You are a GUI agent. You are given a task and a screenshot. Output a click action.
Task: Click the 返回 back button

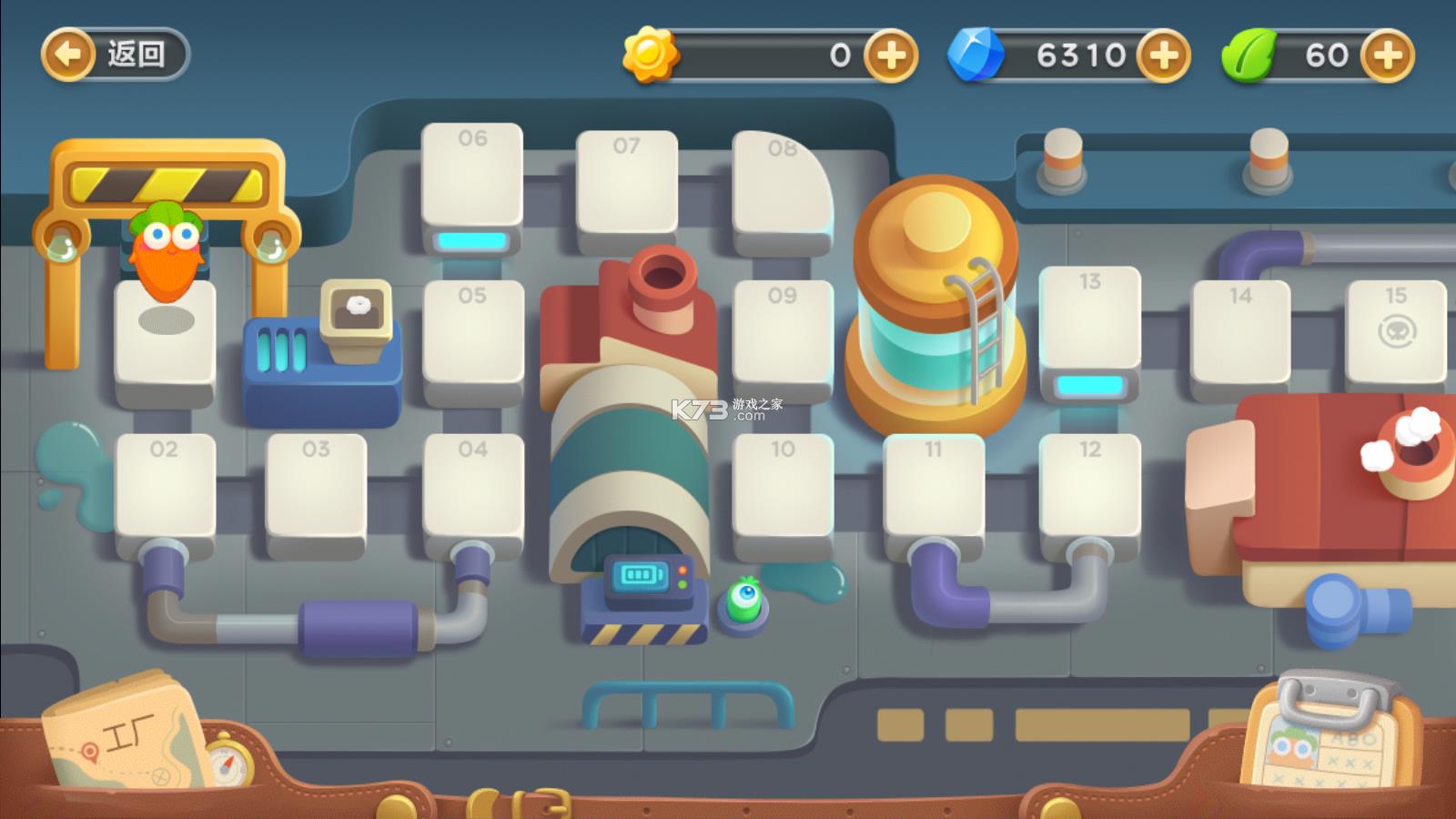(114, 55)
